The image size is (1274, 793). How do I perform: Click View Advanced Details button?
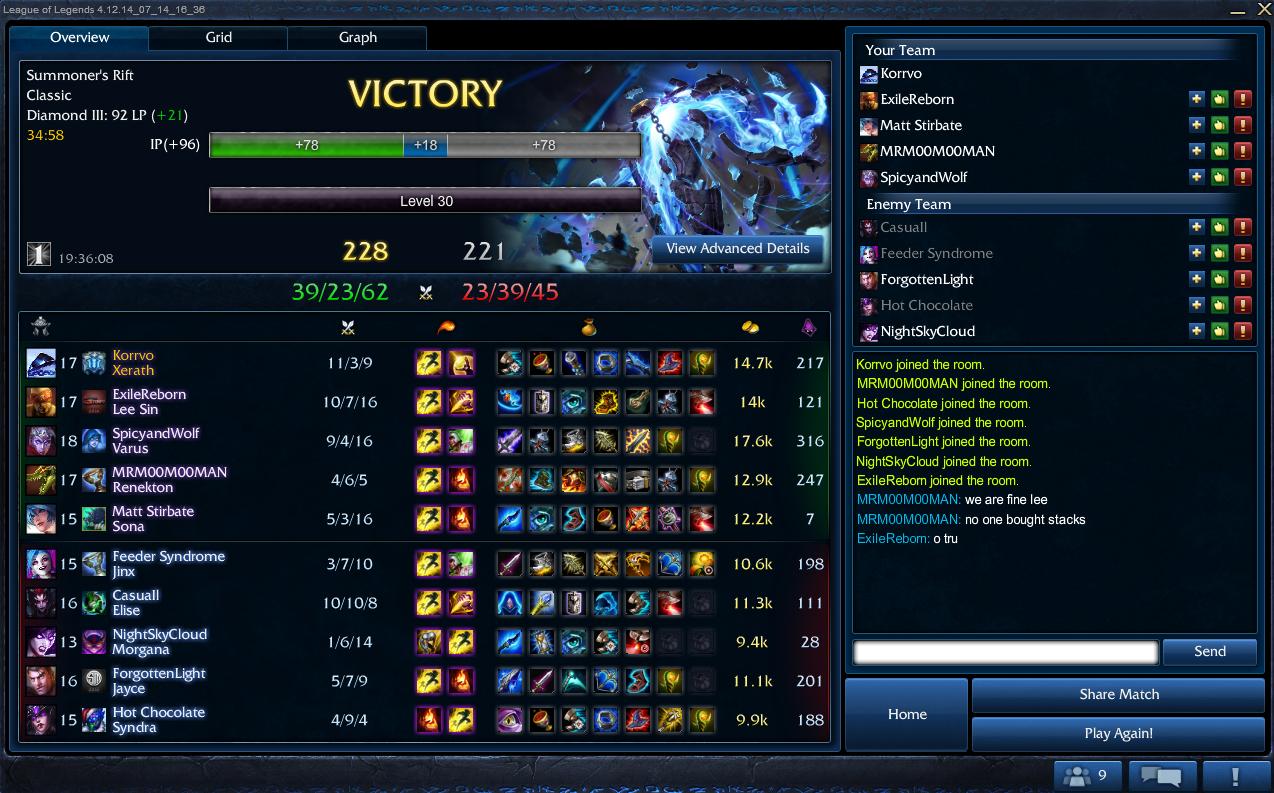[738, 249]
